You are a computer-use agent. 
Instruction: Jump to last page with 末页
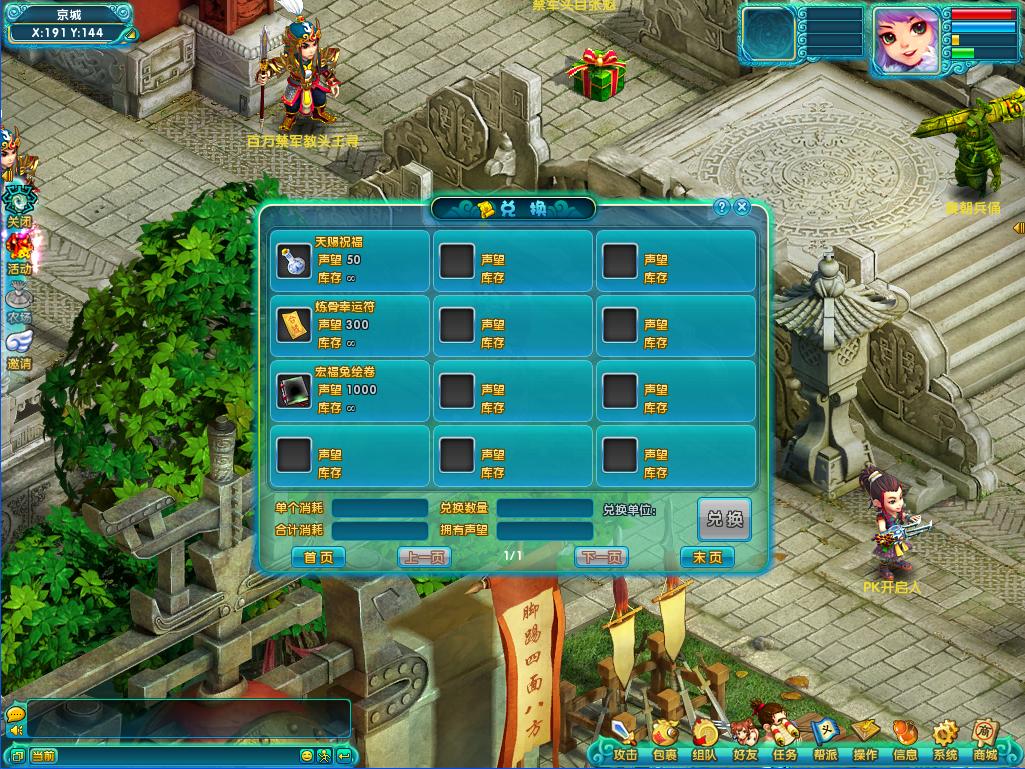(707, 557)
